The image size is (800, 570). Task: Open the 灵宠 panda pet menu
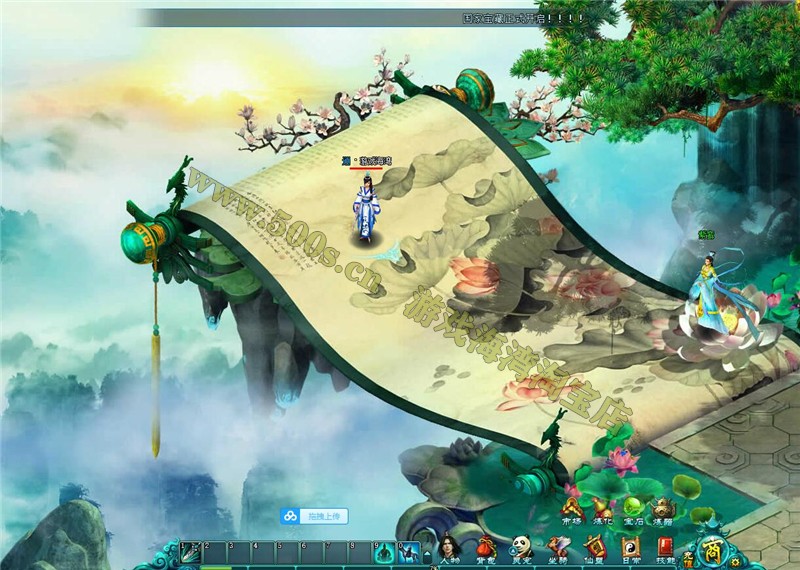(x=521, y=549)
